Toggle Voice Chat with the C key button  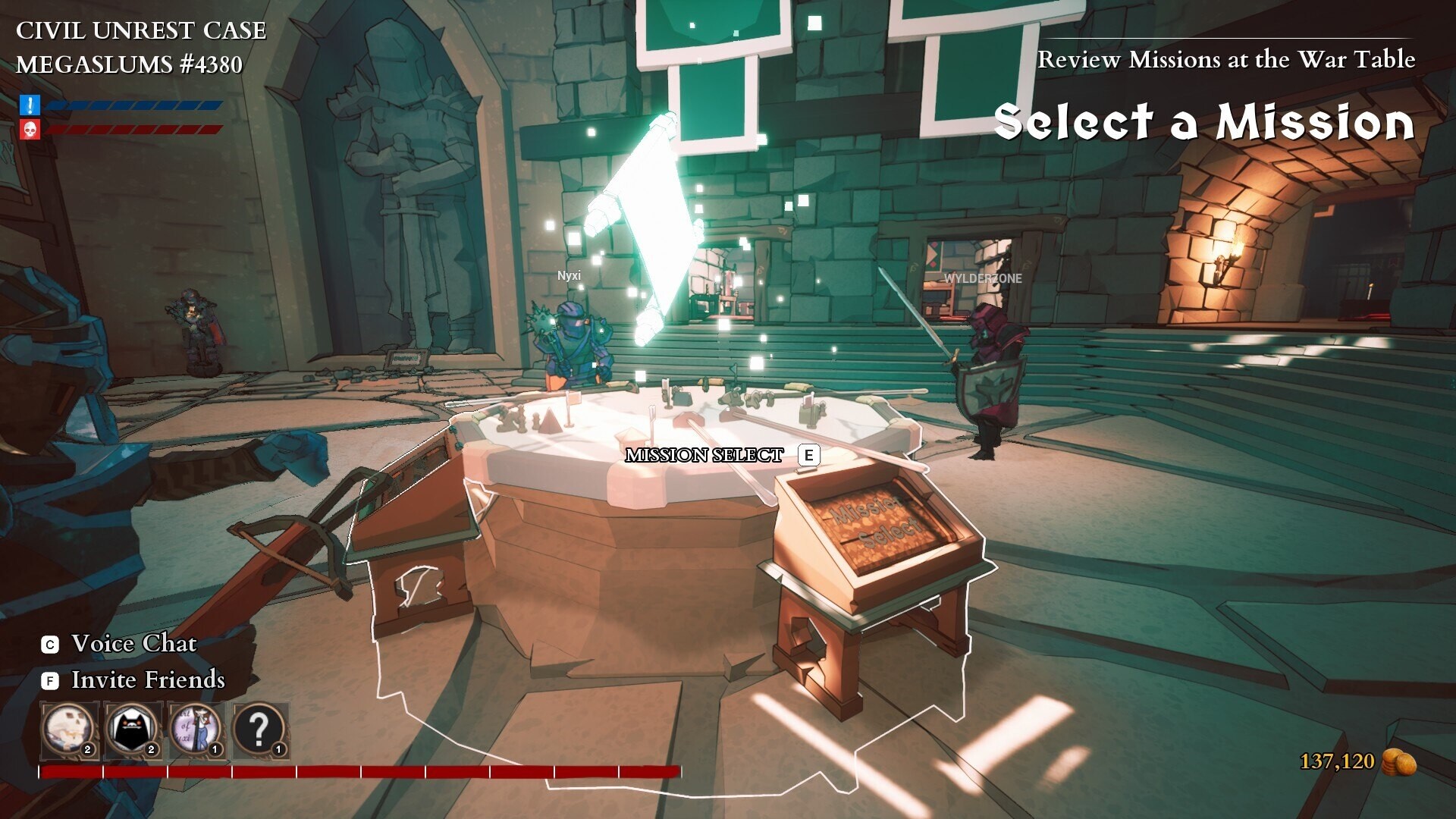click(x=49, y=643)
